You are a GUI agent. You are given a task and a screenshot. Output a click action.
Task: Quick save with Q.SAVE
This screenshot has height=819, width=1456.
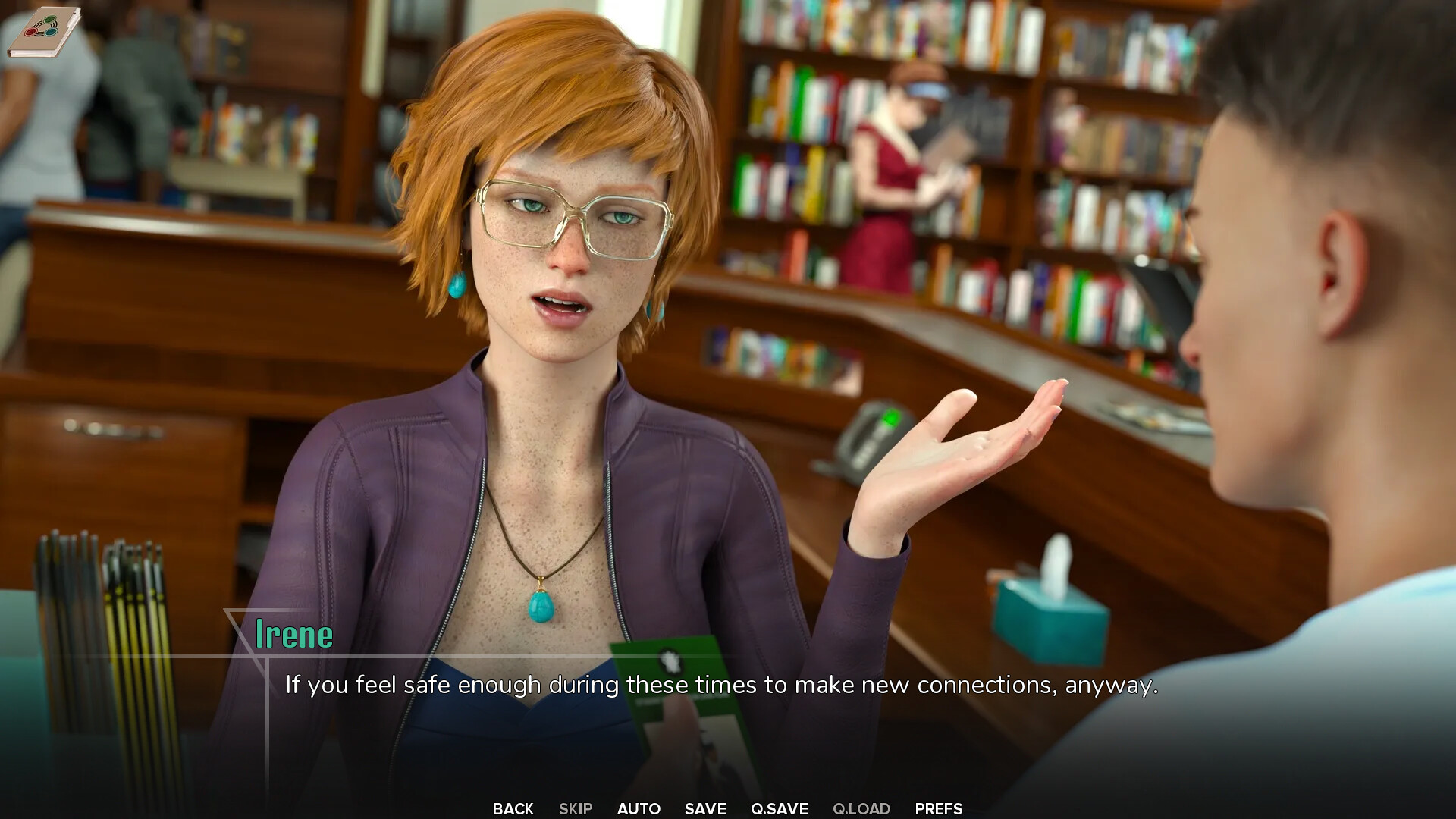click(x=779, y=808)
